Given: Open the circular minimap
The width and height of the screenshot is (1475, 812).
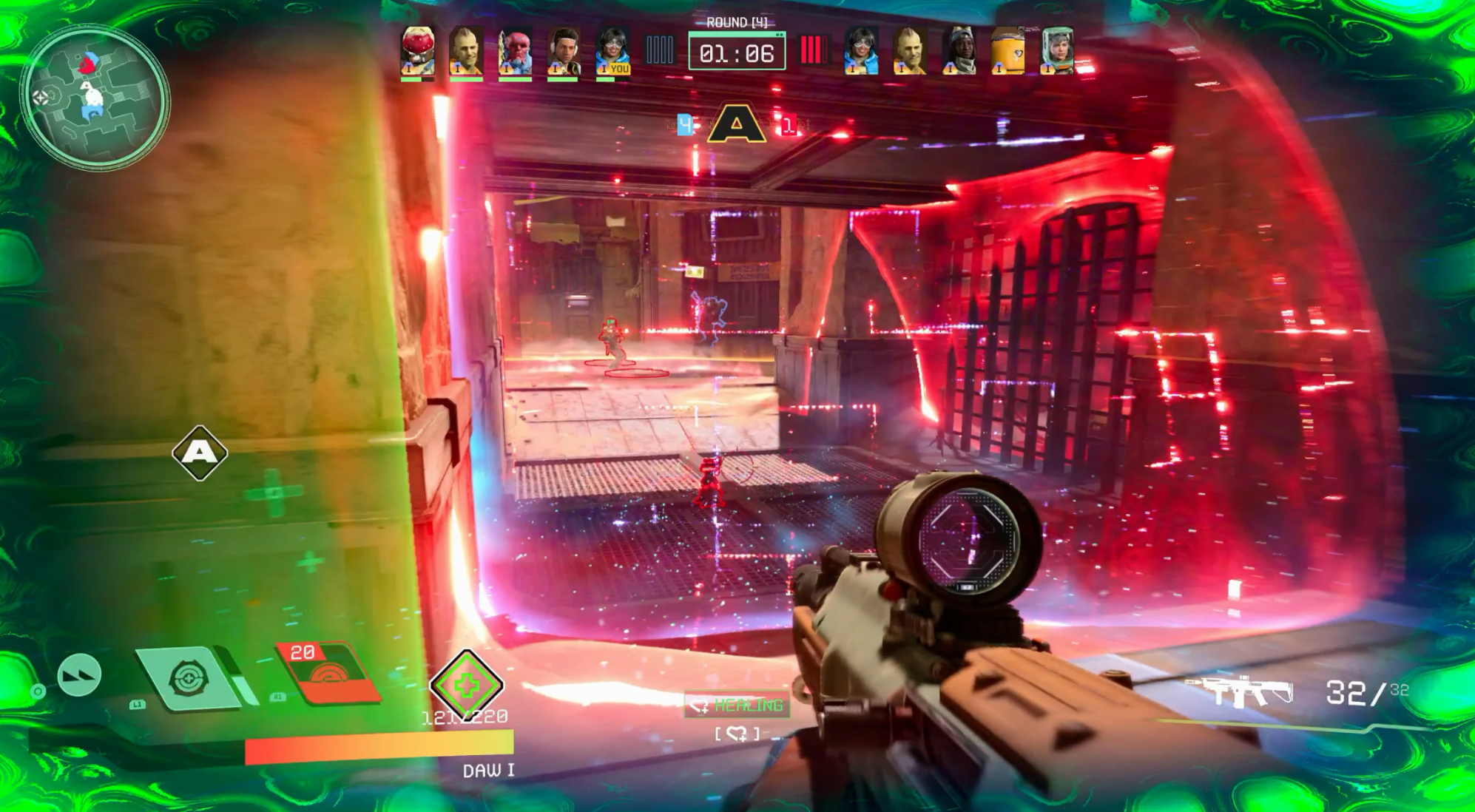Looking at the screenshot, I should 94,97.
